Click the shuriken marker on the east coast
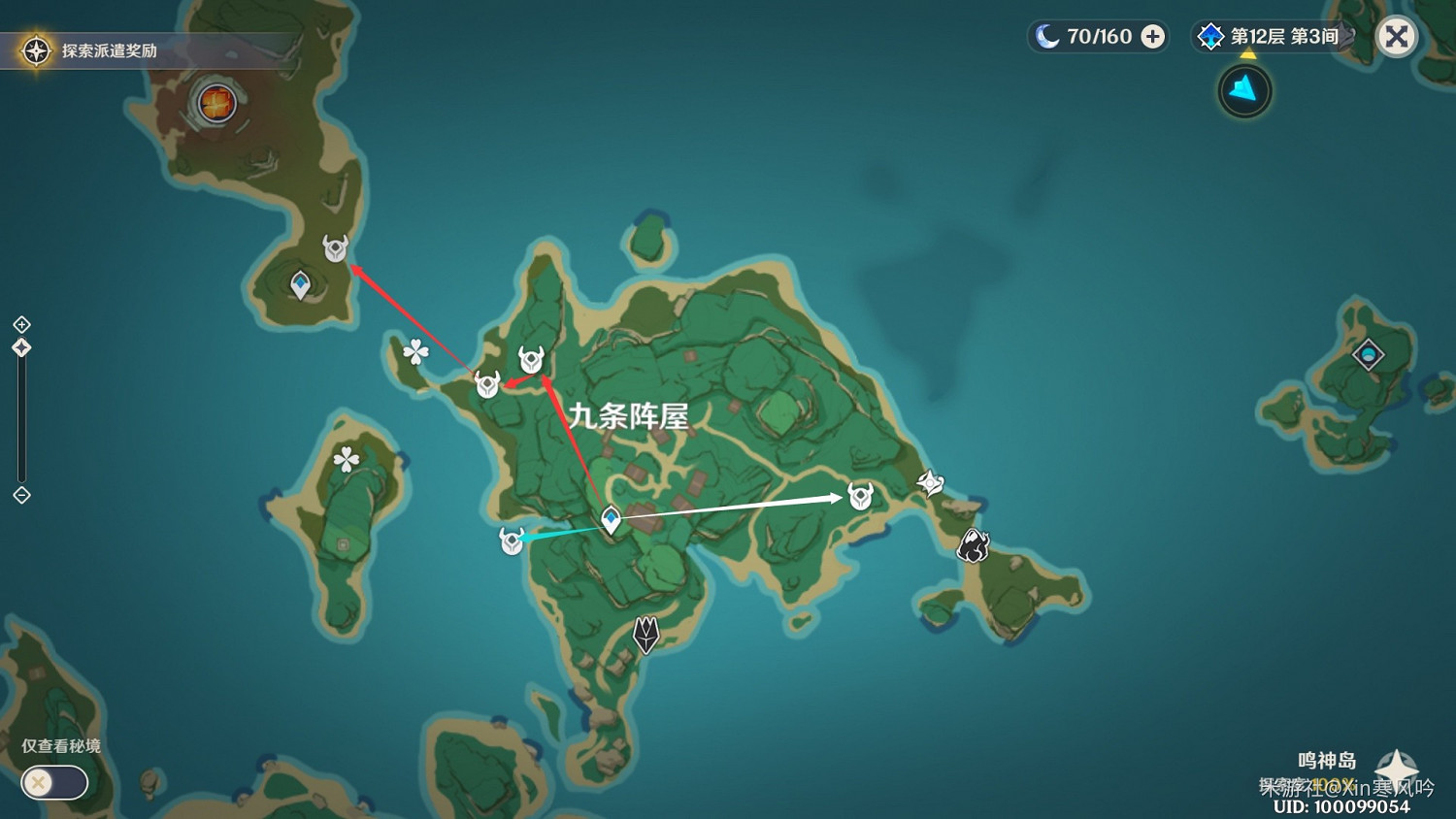1456x819 pixels. 930,480
